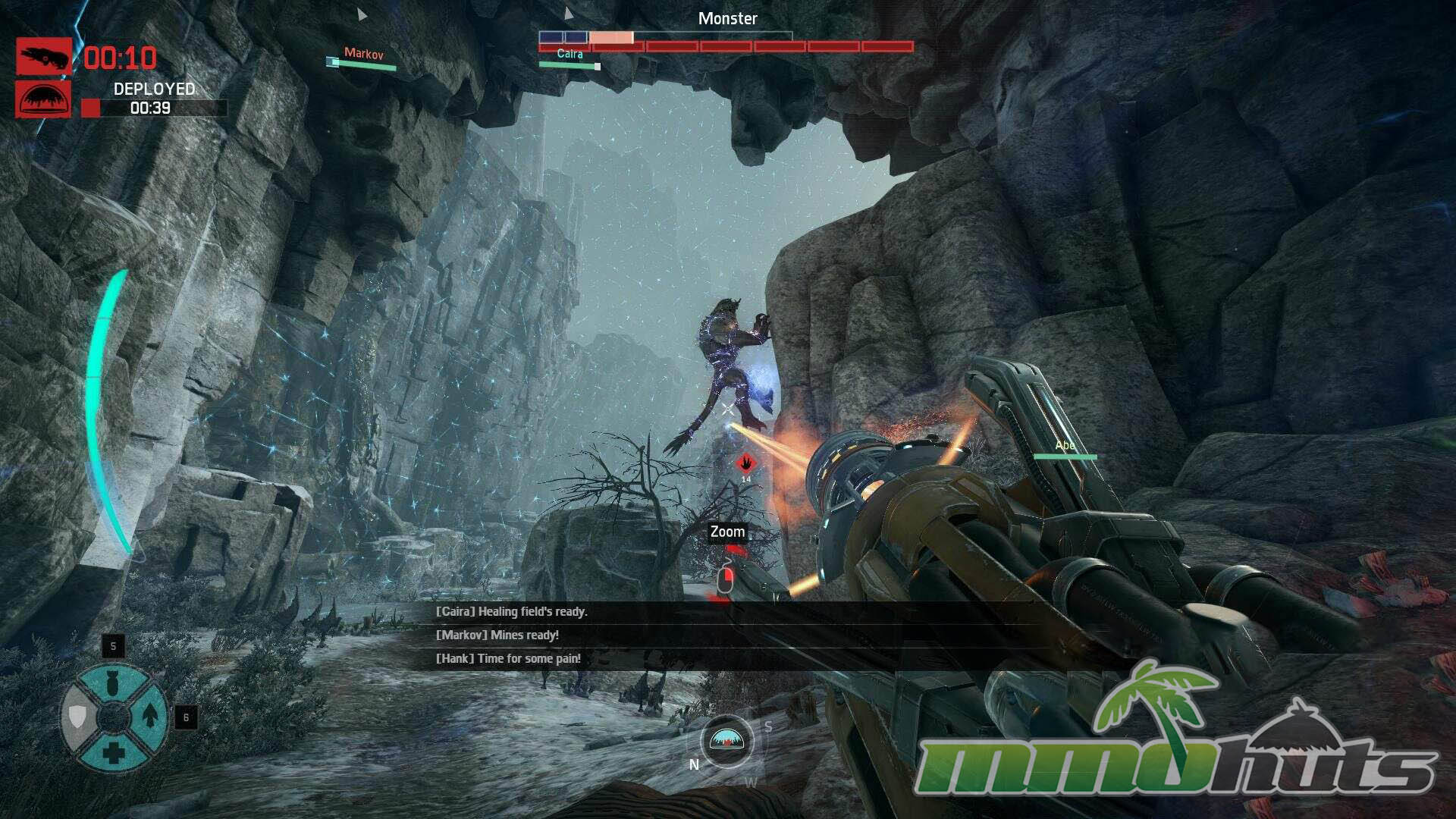The height and width of the screenshot is (819, 1456).
Task: Select teammate Markov's name tag
Action: pos(363,54)
